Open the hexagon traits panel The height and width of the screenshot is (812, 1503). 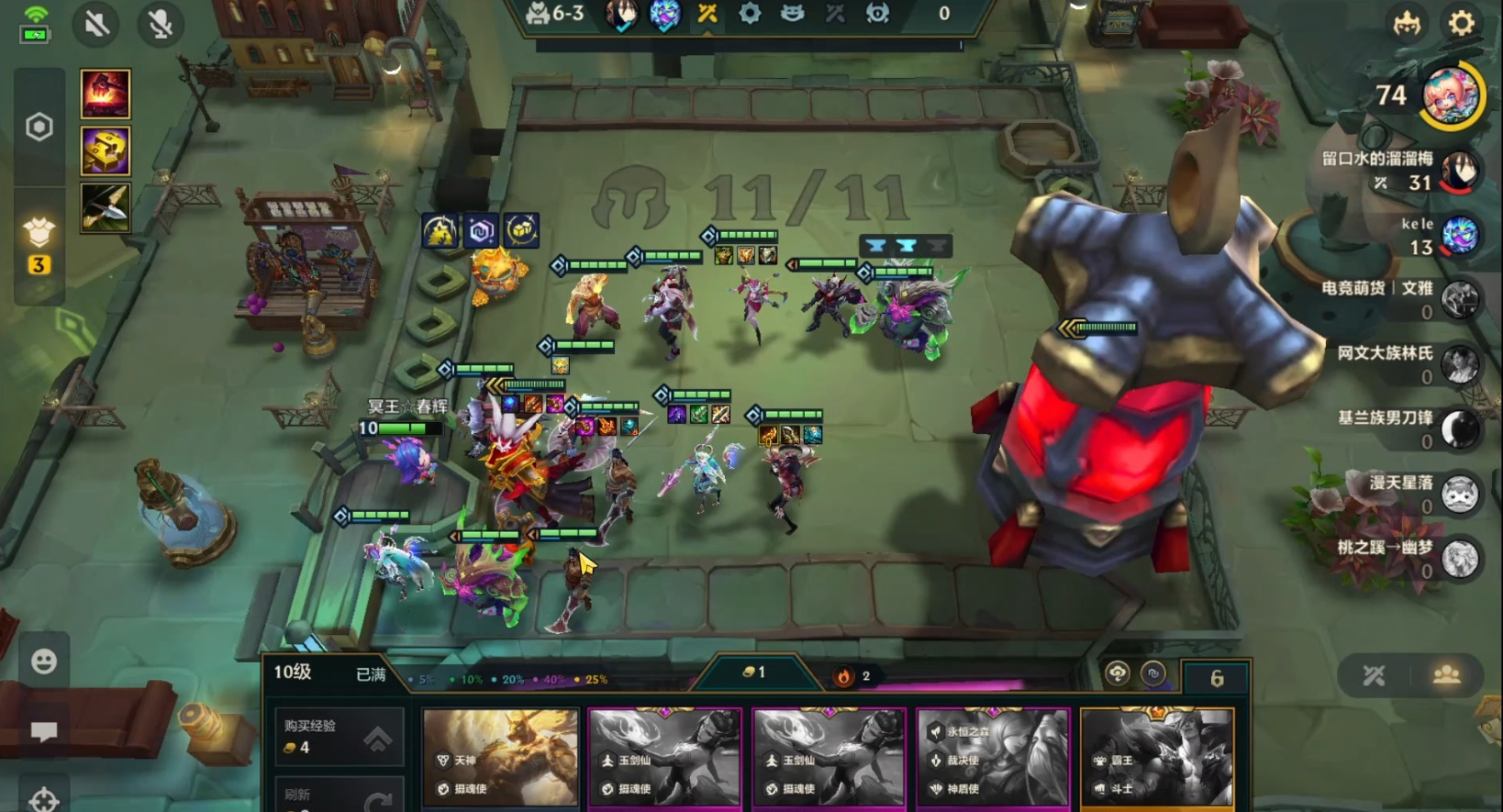tap(39, 127)
